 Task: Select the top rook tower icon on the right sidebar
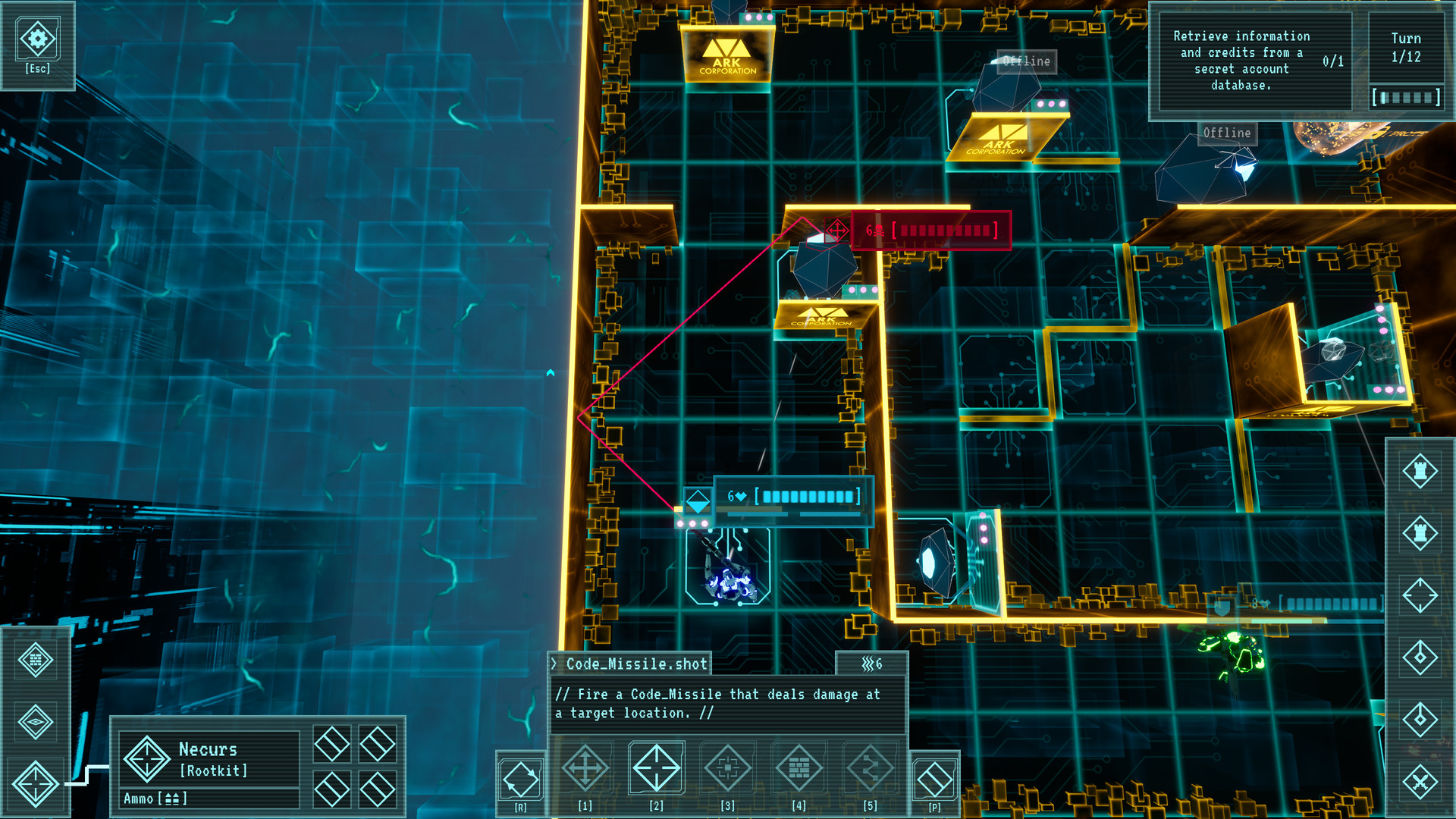coord(1421,471)
